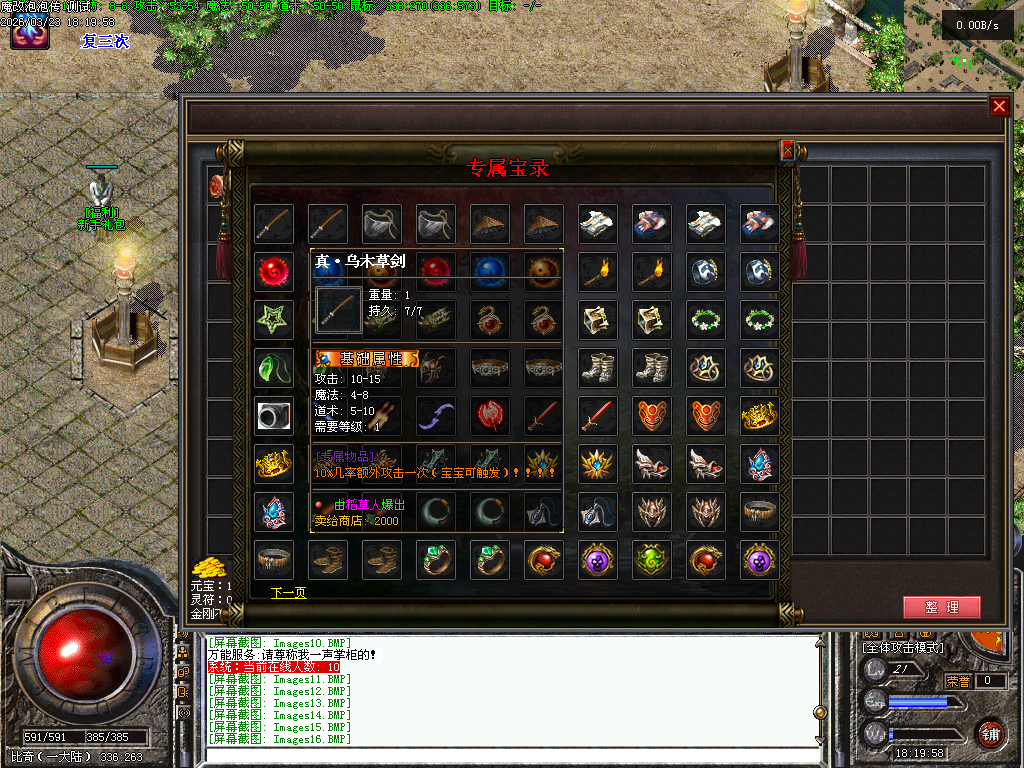This screenshot has height=768, width=1024.
Task: Click the 荣誉 honor label
Action: click(958, 681)
